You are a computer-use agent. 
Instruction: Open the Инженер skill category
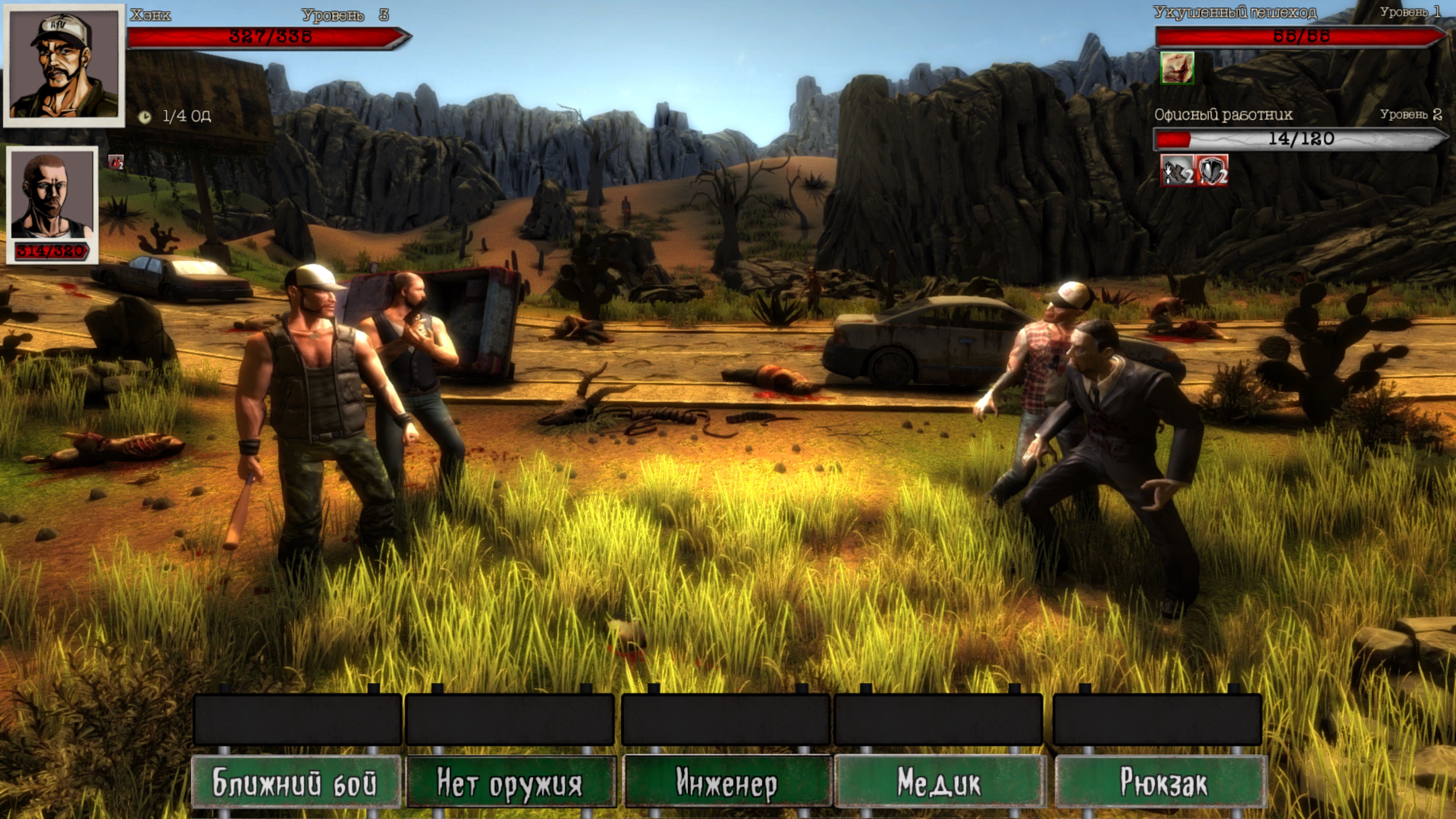click(727, 782)
